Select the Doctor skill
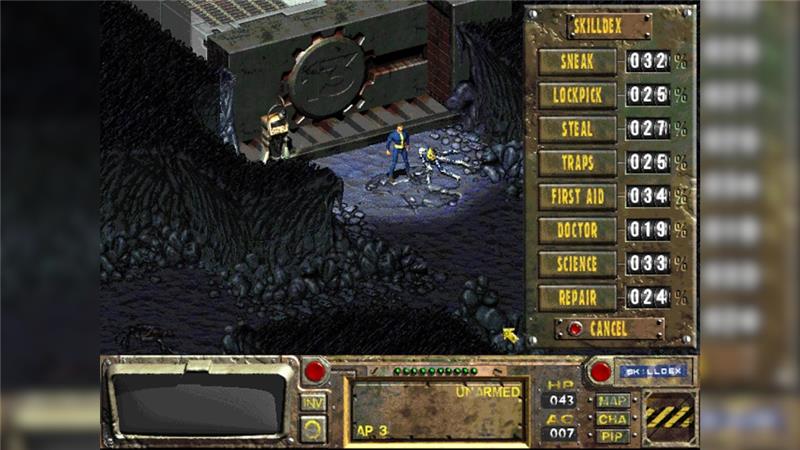The height and width of the screenshot is (450, 800). point(578,230)
